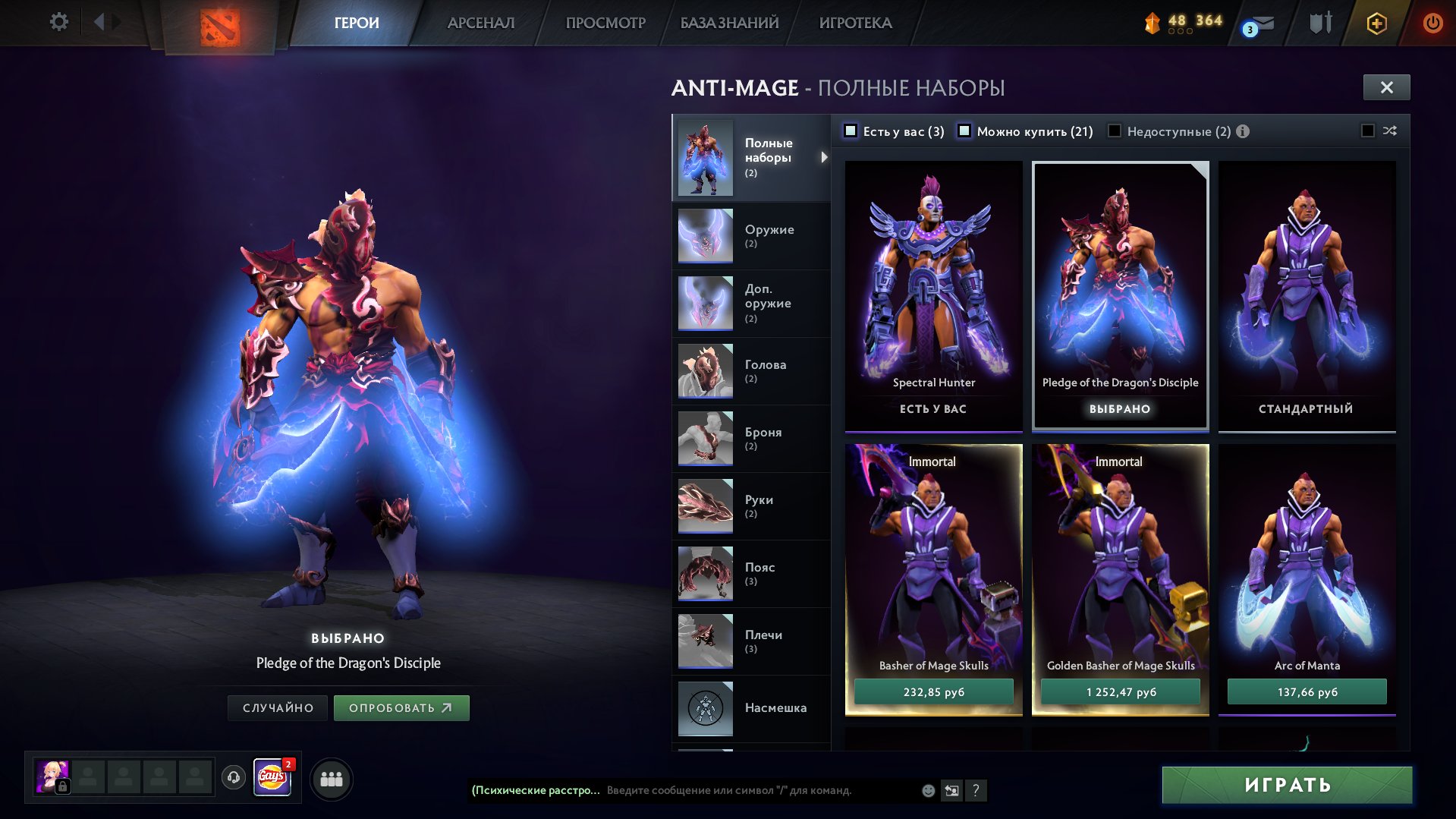The width and height of the screenshot is (1456, 819).
Task: Close the Anti-Mage sets panel
Action: click(1386, 87)
